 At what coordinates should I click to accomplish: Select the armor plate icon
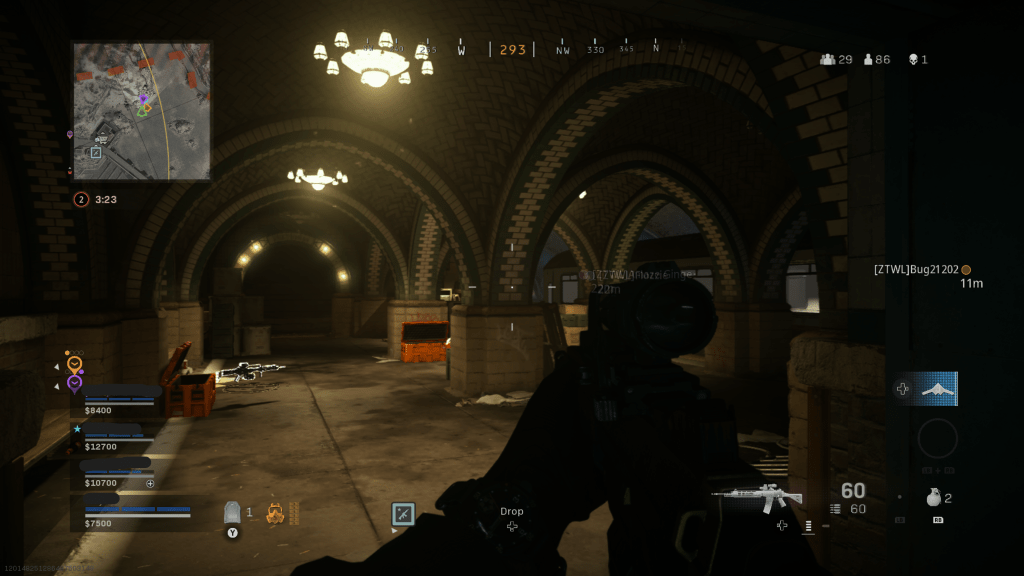click(x=233, y=512)
